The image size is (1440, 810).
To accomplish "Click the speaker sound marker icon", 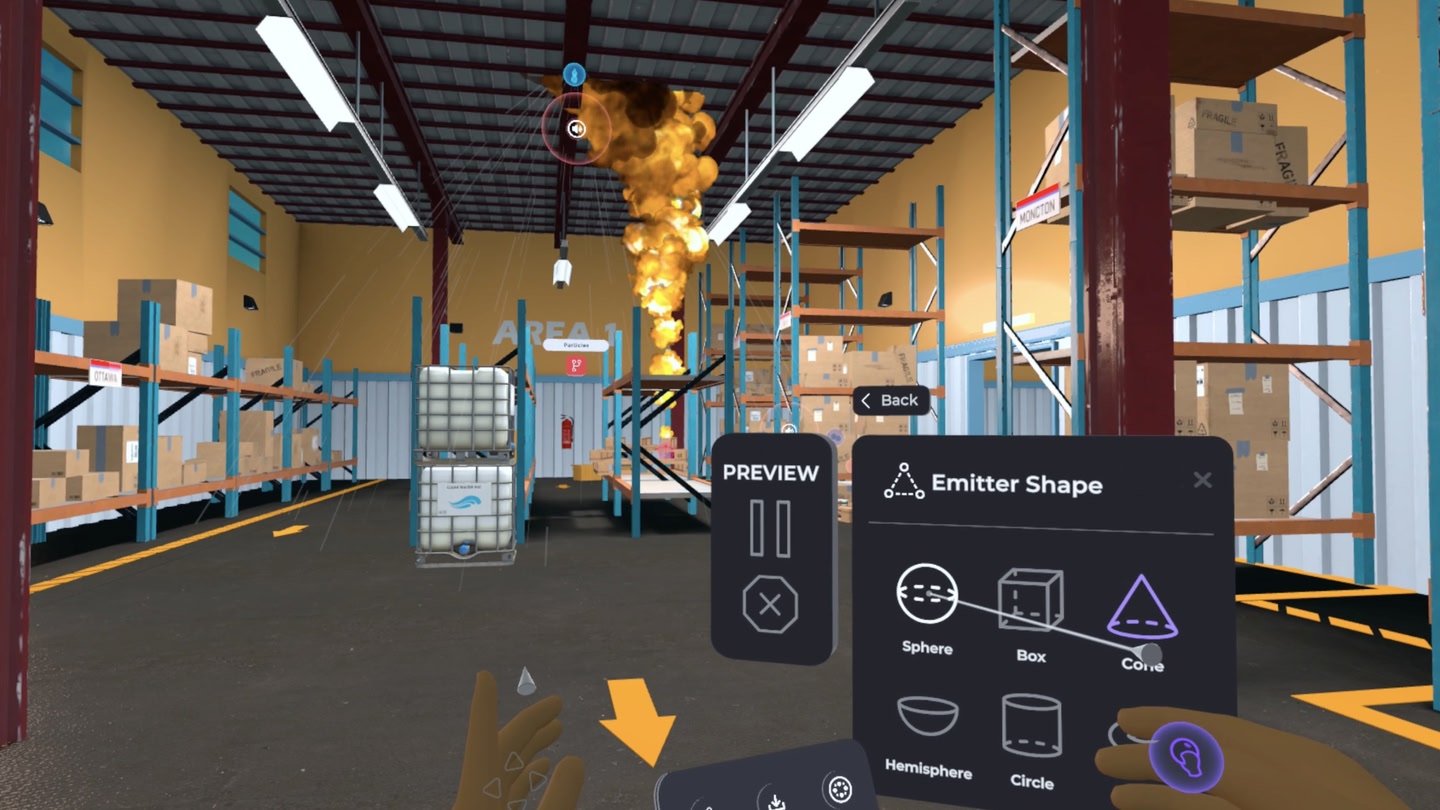I will pyautogui.click(x=576, y=128).
